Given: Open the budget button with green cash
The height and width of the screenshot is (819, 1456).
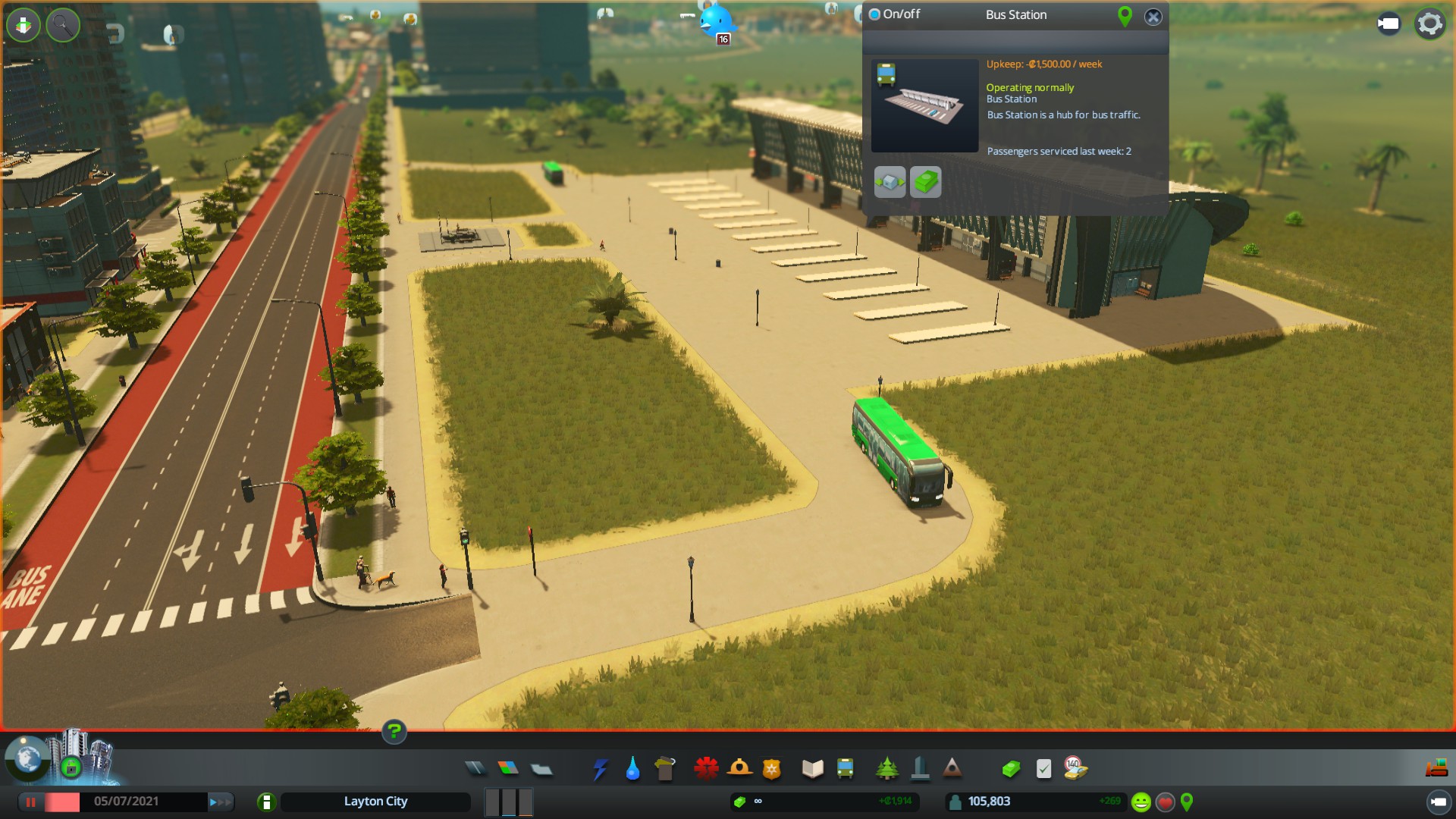Looking at the screenshot, I should [x=925, y=182].
